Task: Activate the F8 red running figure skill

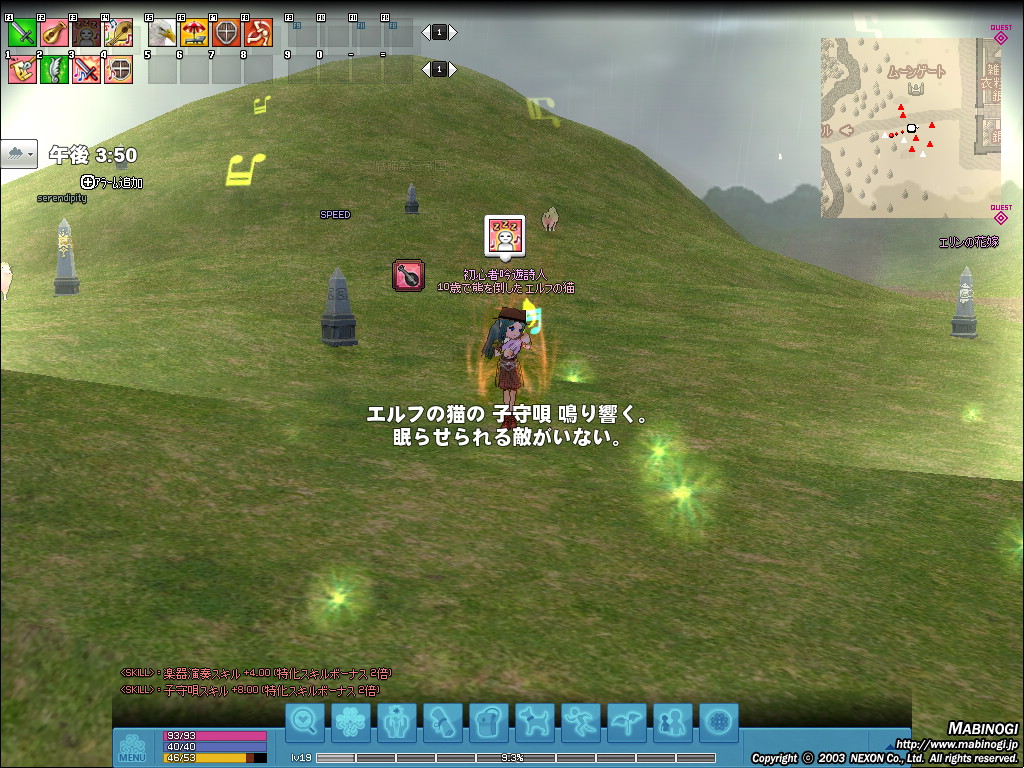Action: (x=258, y=33)
